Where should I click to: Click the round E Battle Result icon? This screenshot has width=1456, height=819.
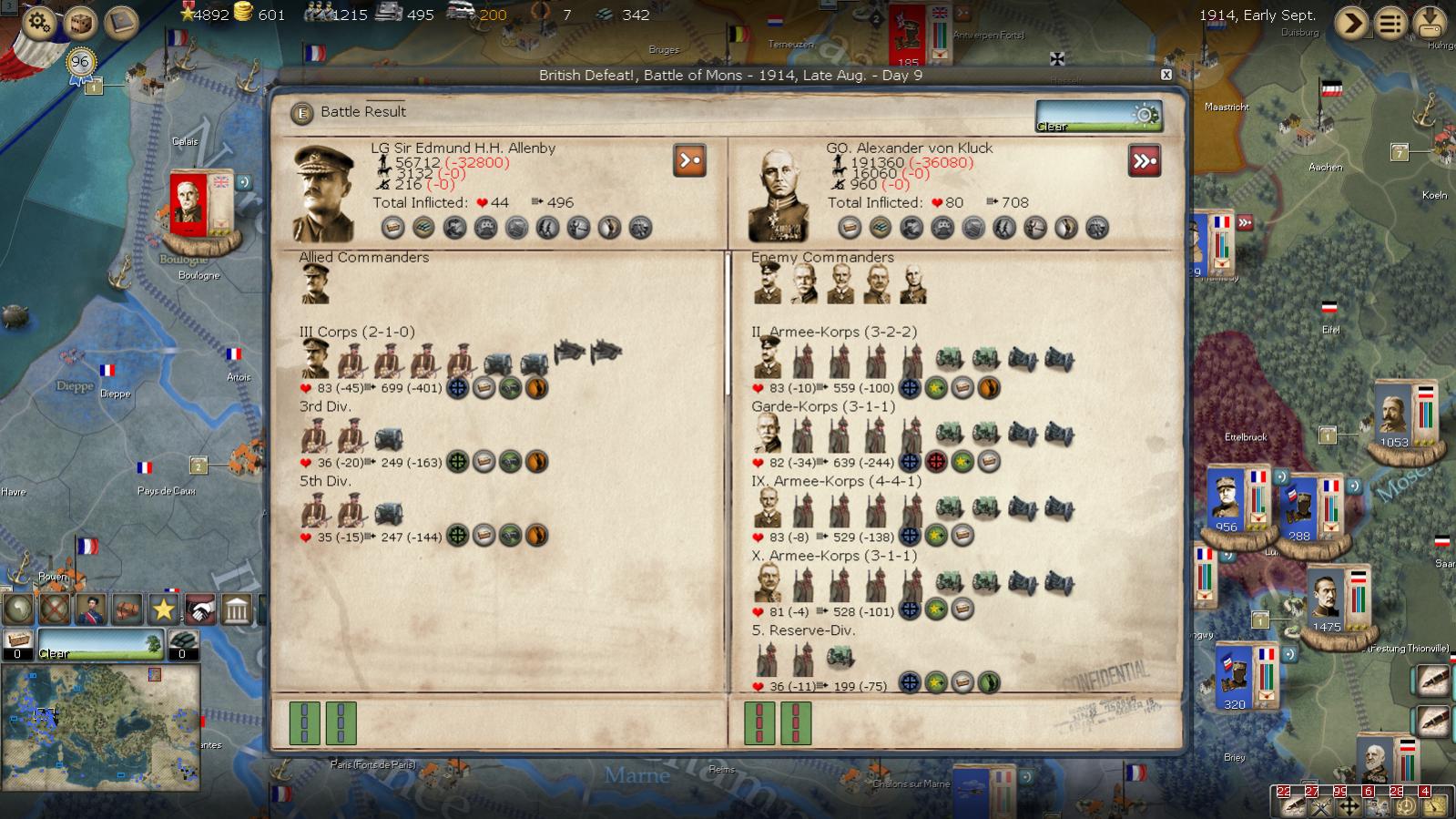click(301, 113)
